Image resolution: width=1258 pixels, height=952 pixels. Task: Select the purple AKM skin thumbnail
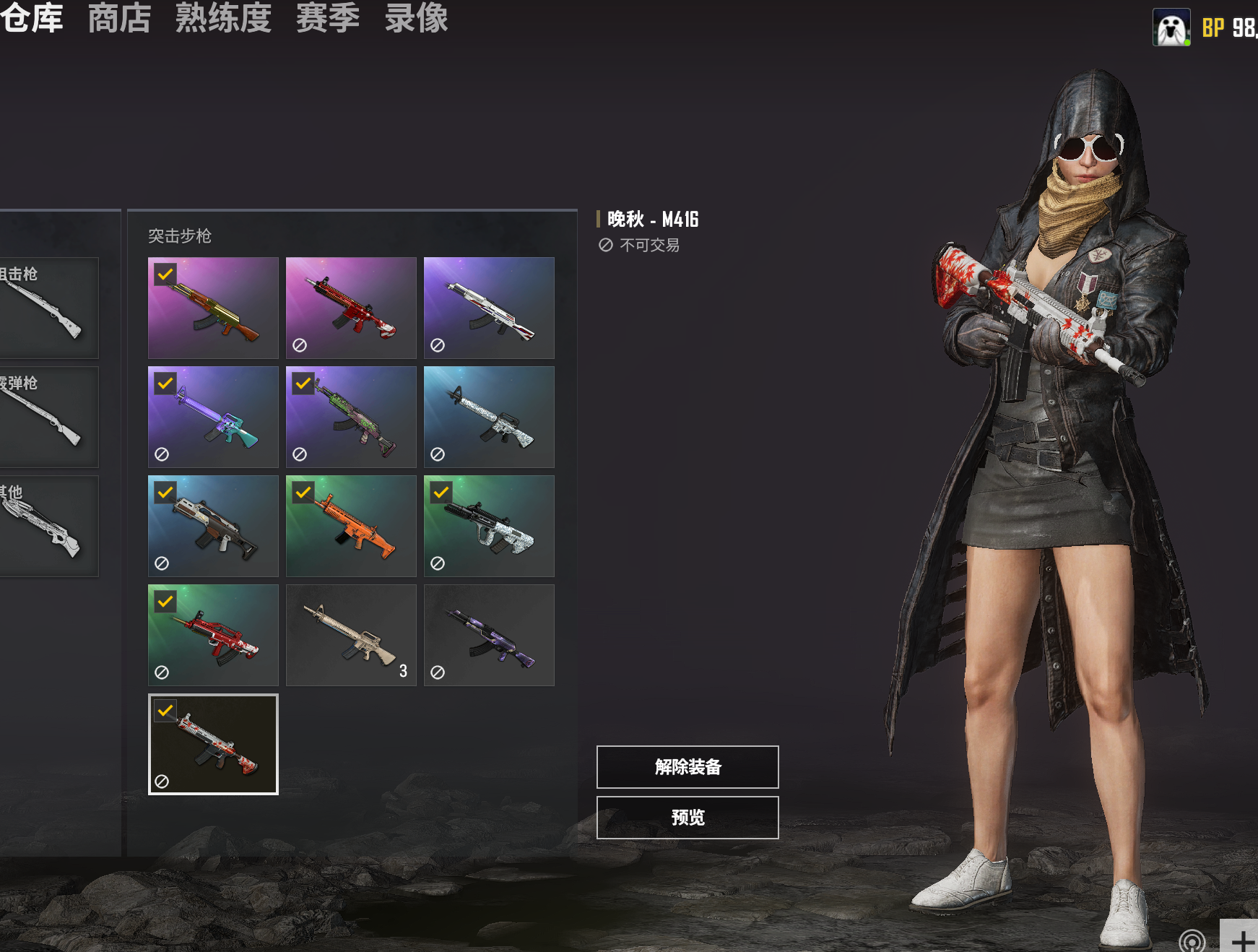(x=488, y=635)
